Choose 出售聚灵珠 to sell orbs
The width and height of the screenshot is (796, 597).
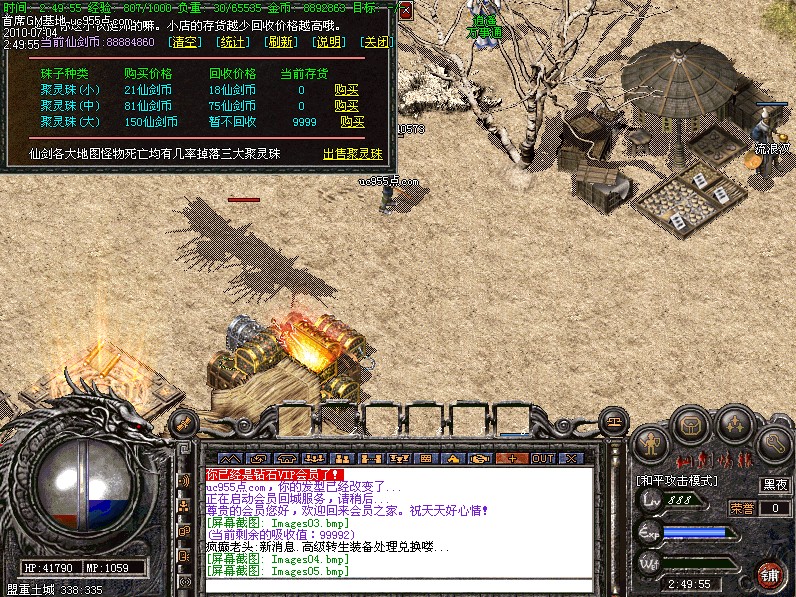click(352, 154)
